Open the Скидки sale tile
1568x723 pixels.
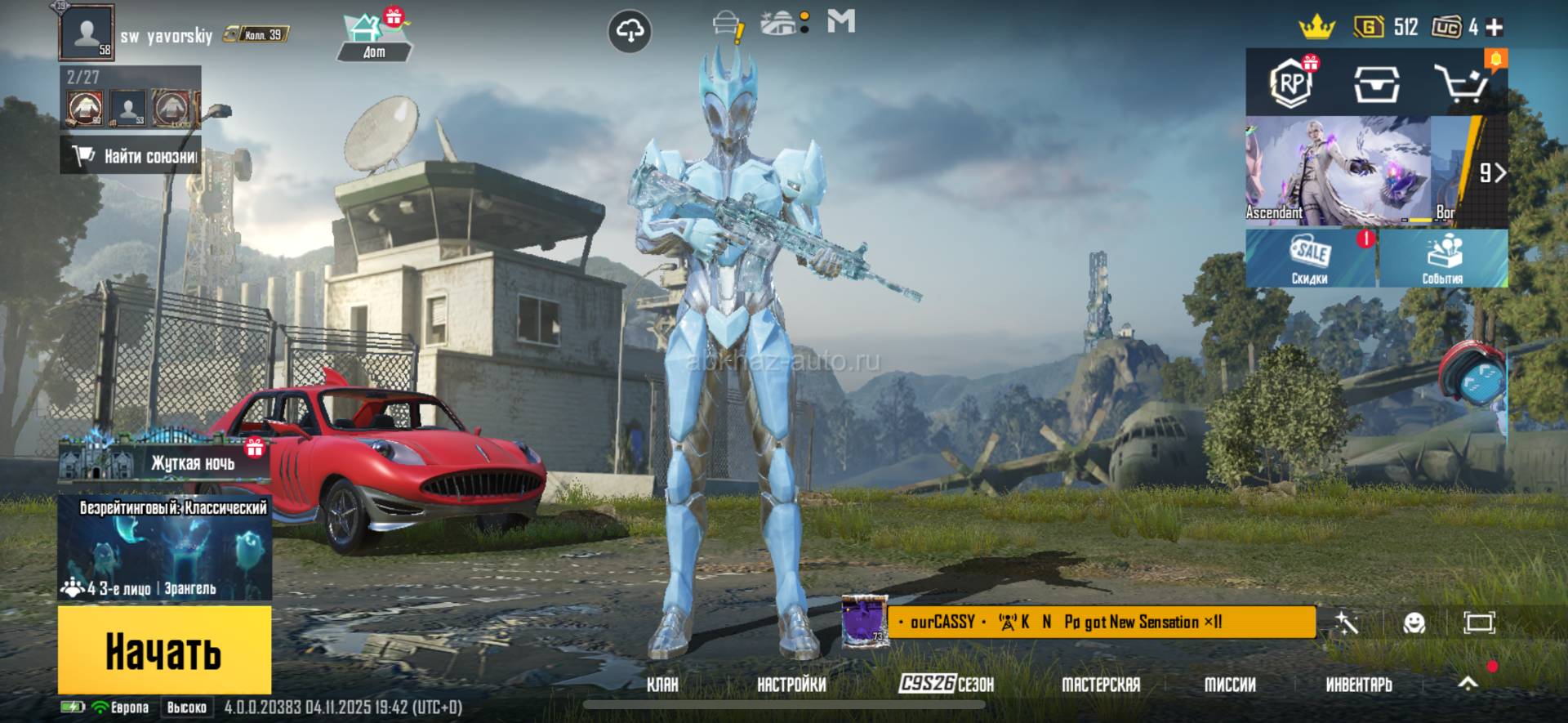1310,258
